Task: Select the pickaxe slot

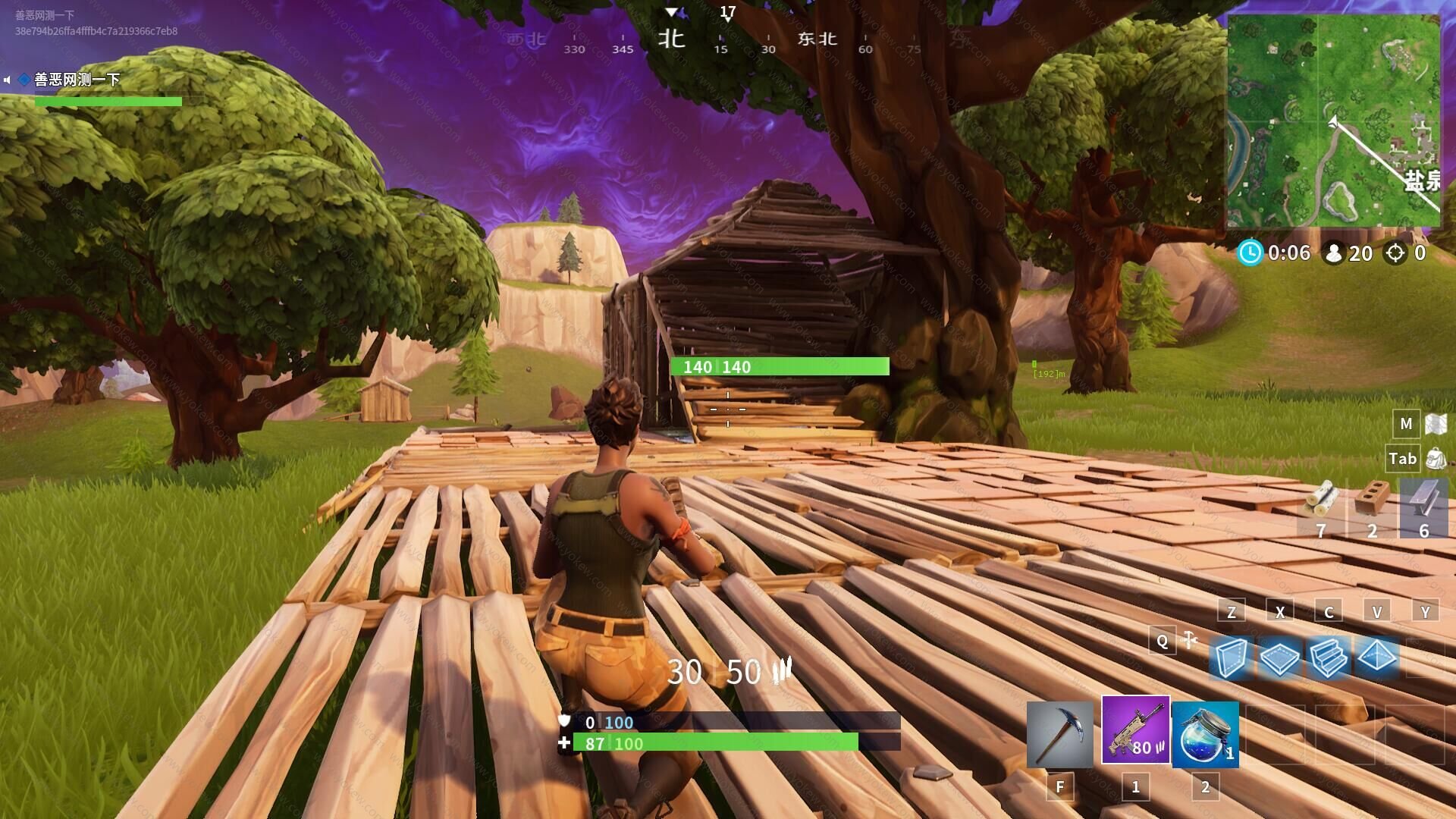Action: pos(1059,734)
